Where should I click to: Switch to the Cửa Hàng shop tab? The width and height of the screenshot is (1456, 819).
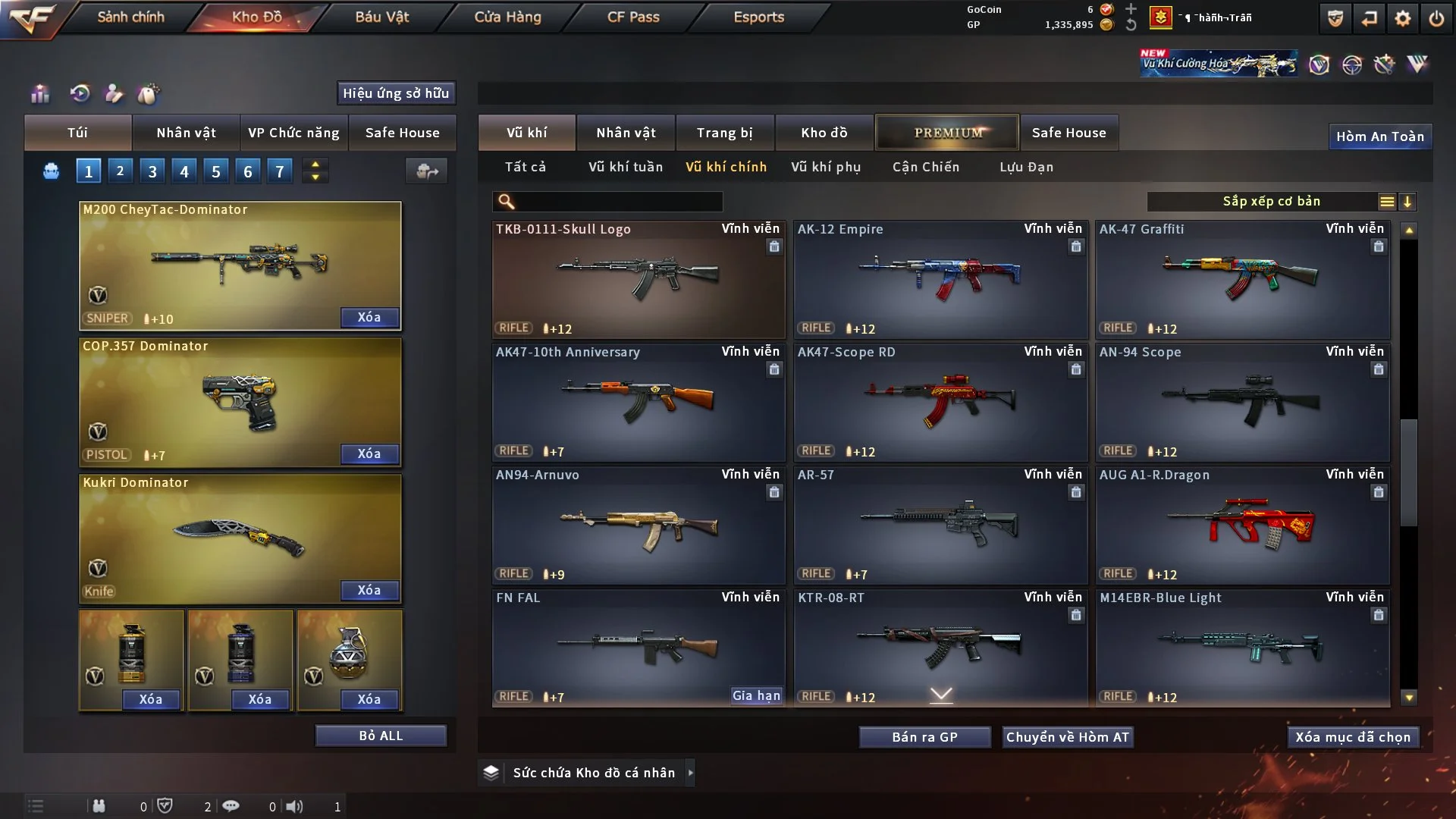(x=507, y=17)
